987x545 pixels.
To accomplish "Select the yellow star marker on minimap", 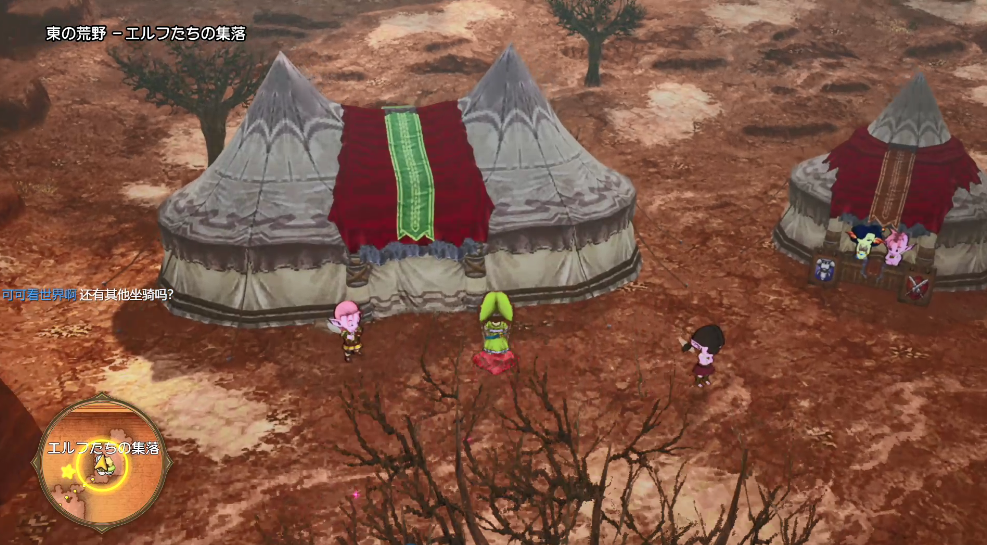I will point(67,470).
